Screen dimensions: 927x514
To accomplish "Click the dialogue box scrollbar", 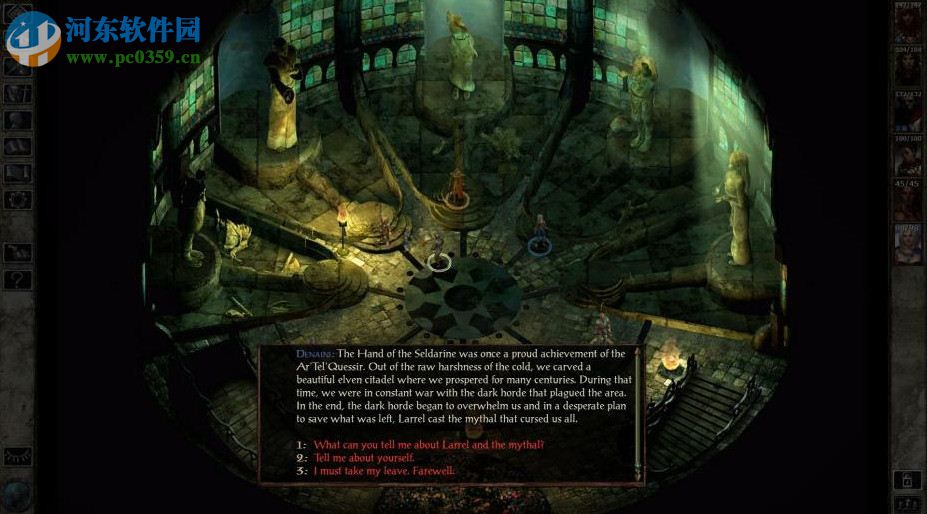I will [636, 410].
